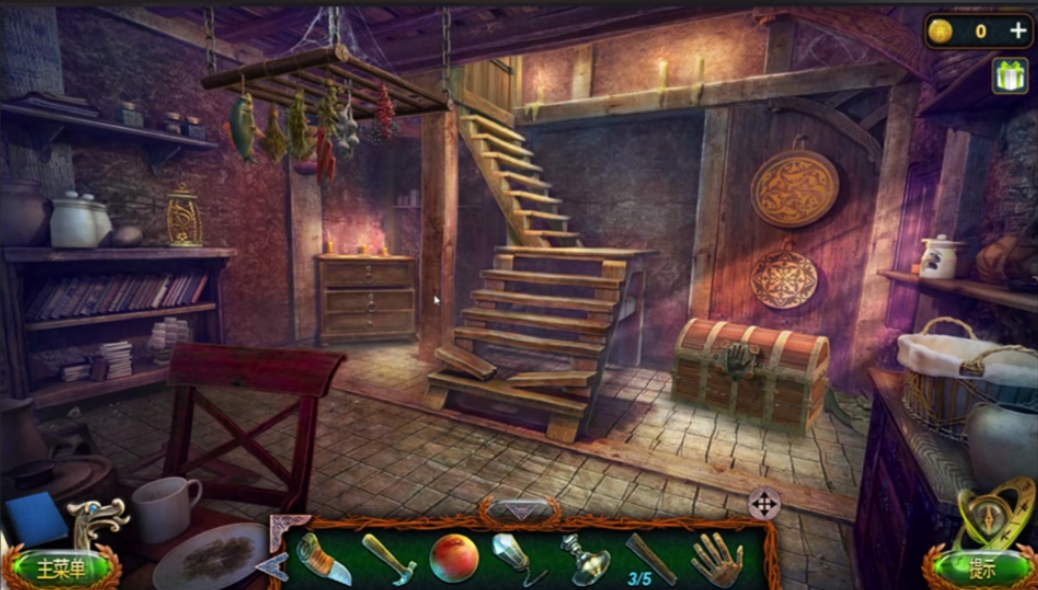Choose the glass door knob item
This screenshot has height=590, width=1038.
click(x=583, y=558)
